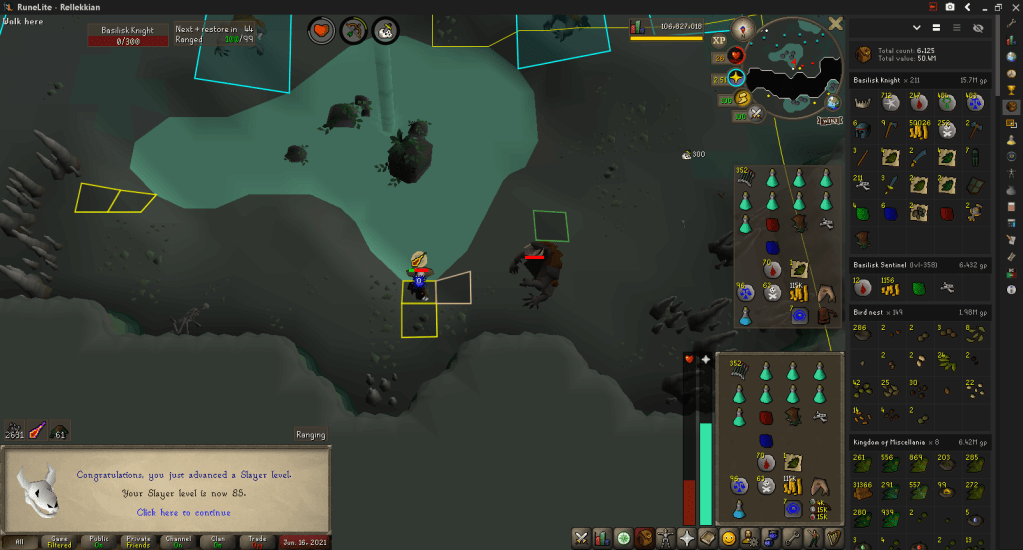Image resolution: width=1023 pixels, height=550 pixels.
Task: Toggle the Game Filtered chat tab
Action: click(59, 541)
